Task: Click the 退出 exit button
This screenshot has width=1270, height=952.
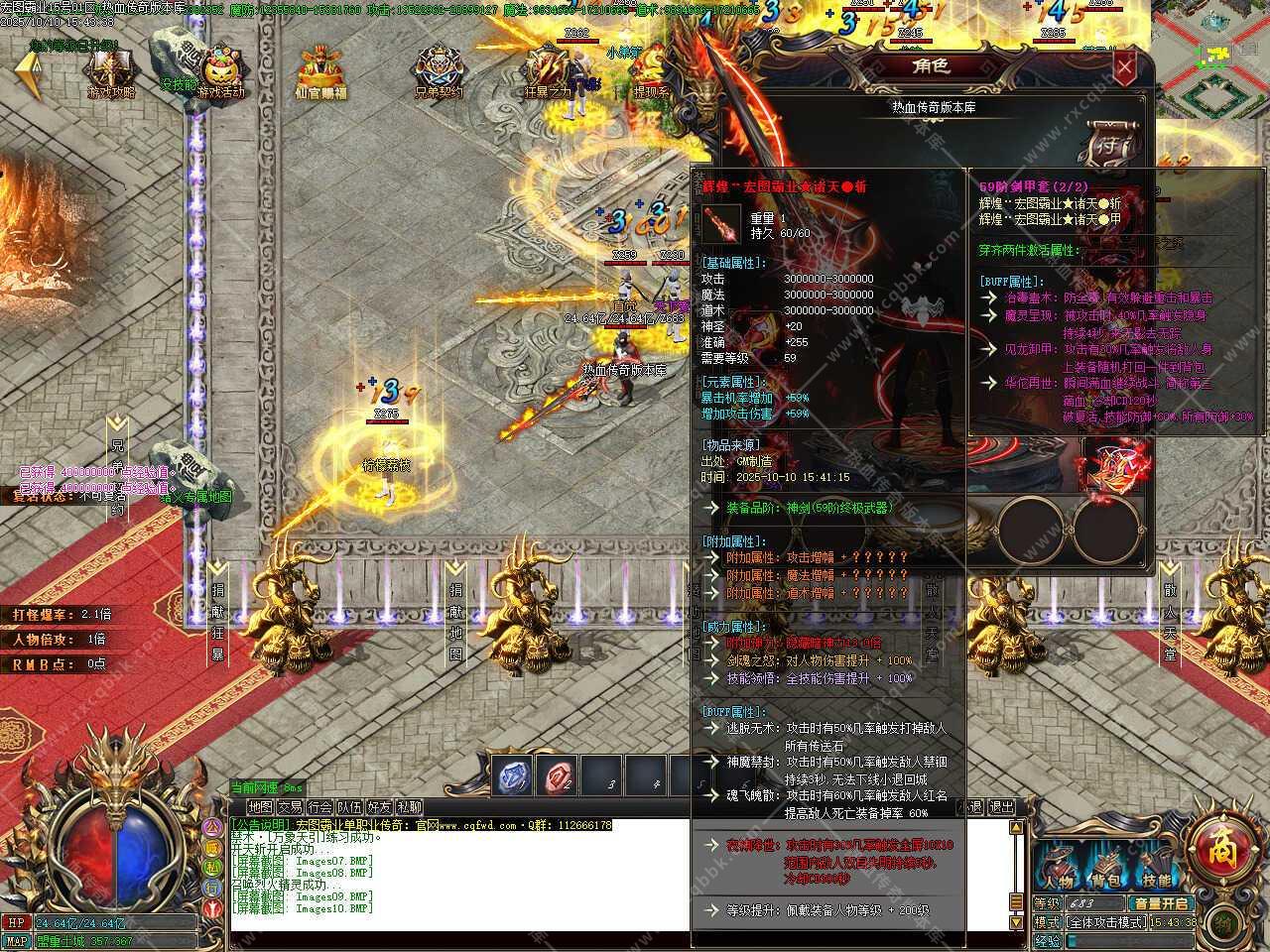Action: pyautogui.click(x=1002, y=807)
